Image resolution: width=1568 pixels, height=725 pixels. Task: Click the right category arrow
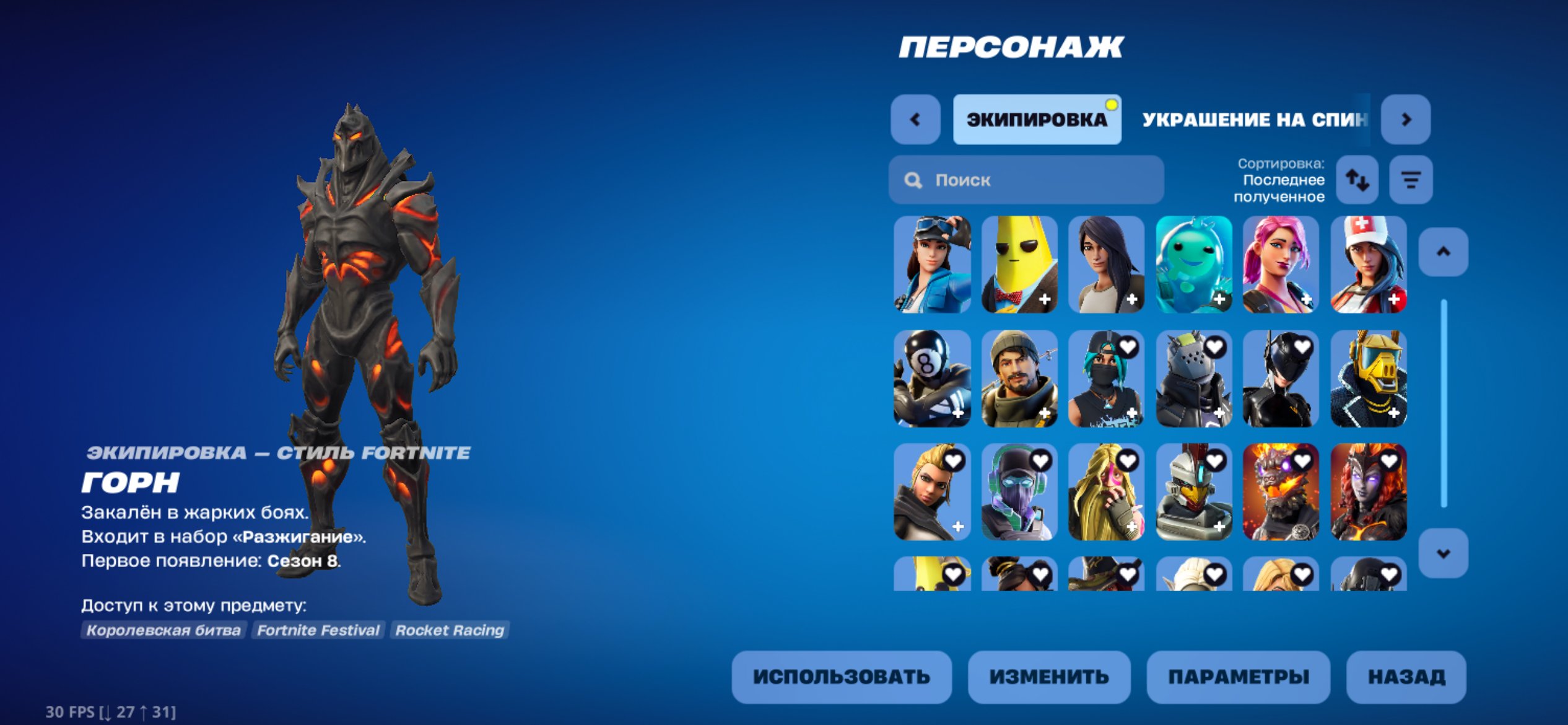(x=1406, y=121)
